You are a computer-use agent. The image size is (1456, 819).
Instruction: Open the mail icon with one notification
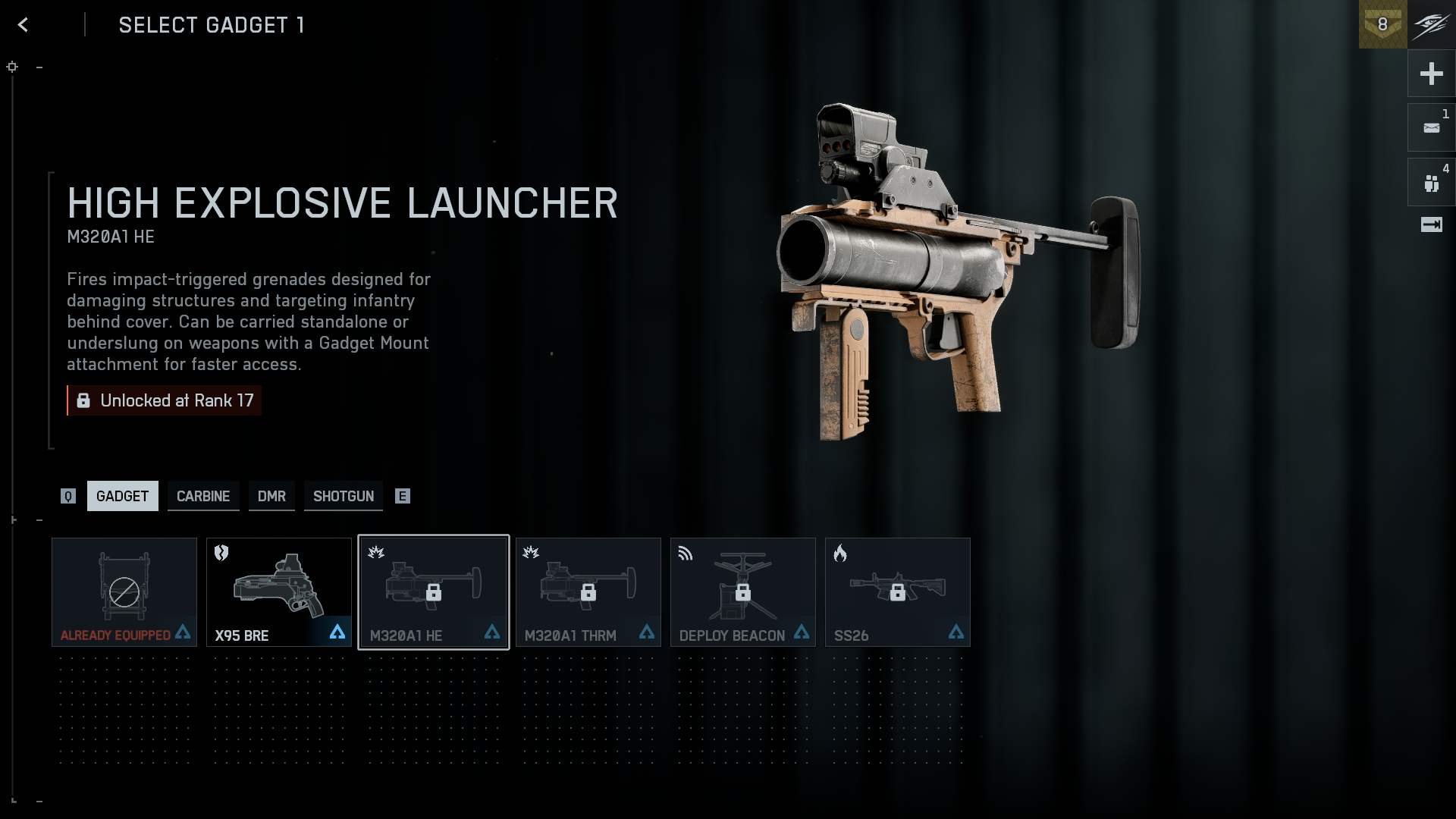1431,128
